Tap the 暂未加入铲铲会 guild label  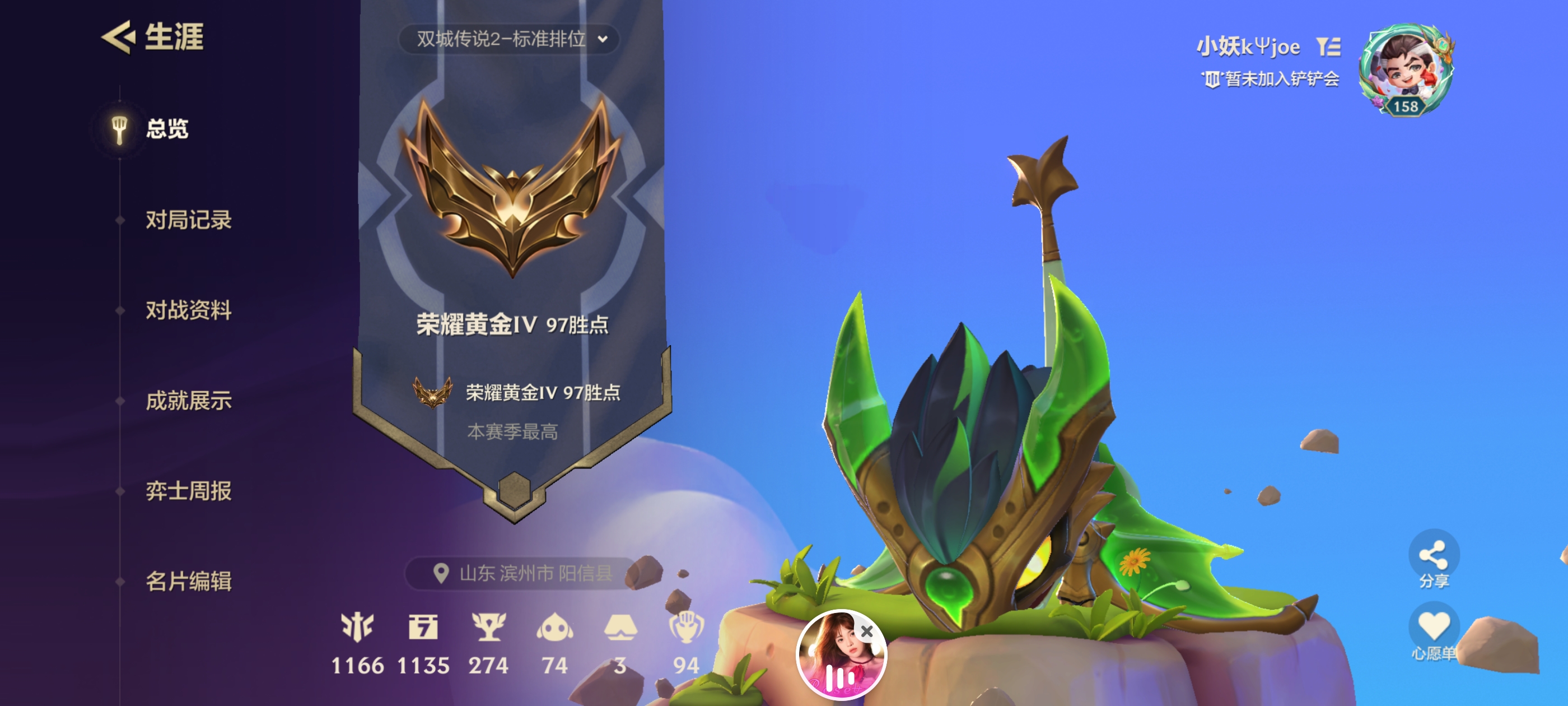click(1271, 79)
